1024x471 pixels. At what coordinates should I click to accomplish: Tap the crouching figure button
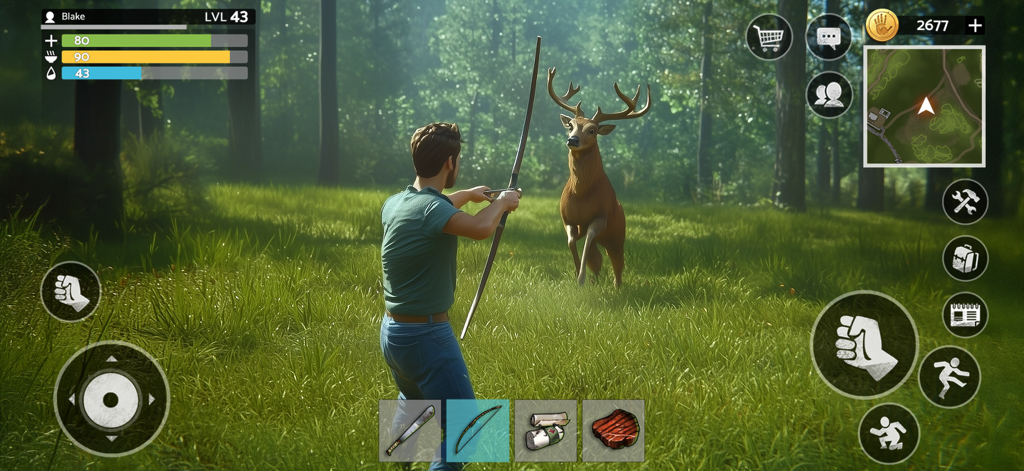888,432
